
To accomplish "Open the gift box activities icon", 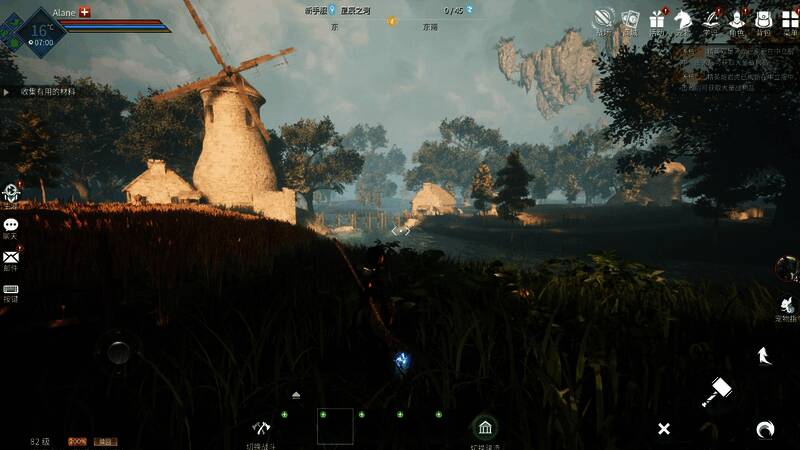I will (657, 20).
